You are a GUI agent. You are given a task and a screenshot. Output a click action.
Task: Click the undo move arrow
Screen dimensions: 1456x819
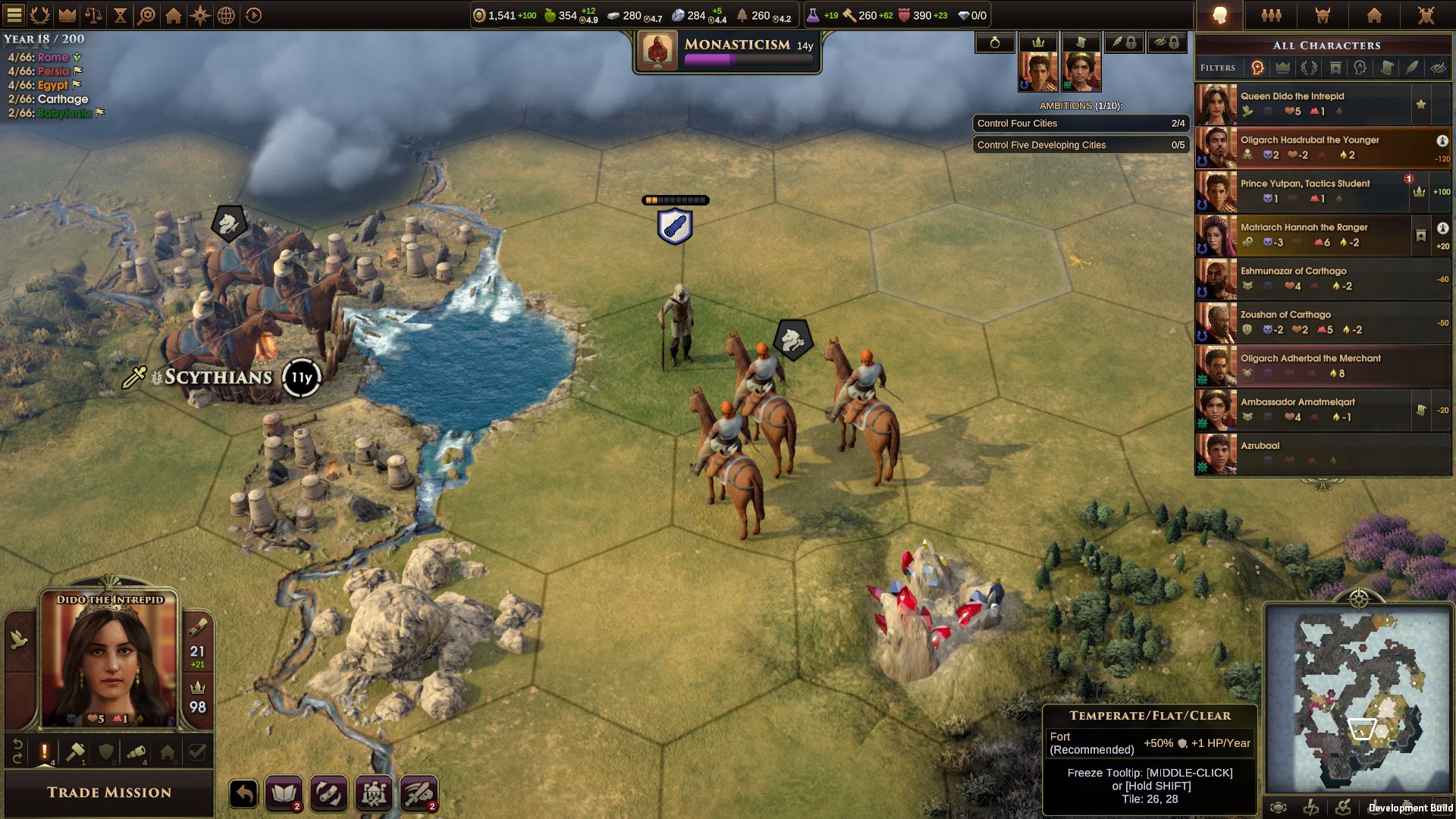point(243,794)
